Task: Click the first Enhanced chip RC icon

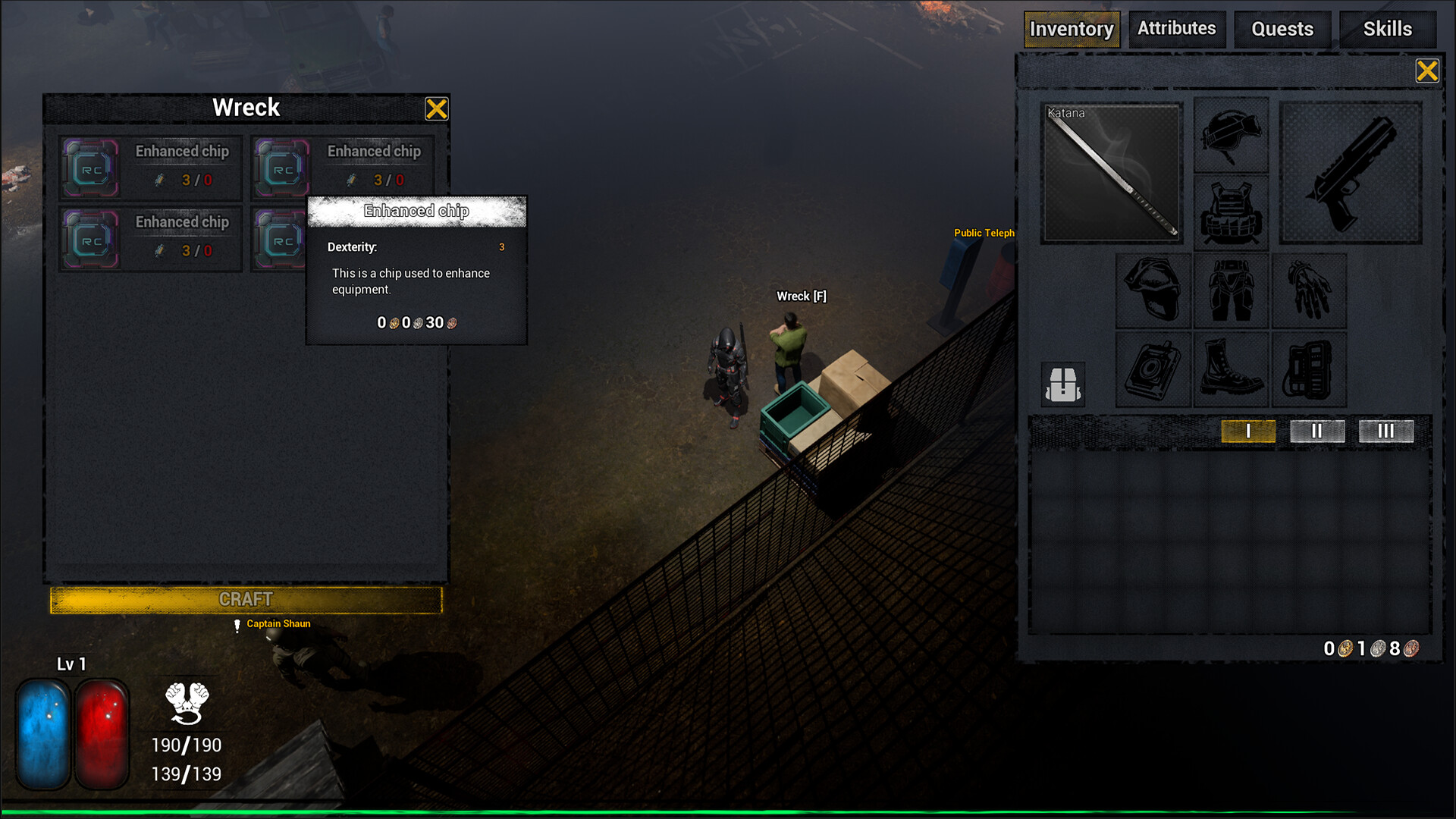Action: point(90,168)
